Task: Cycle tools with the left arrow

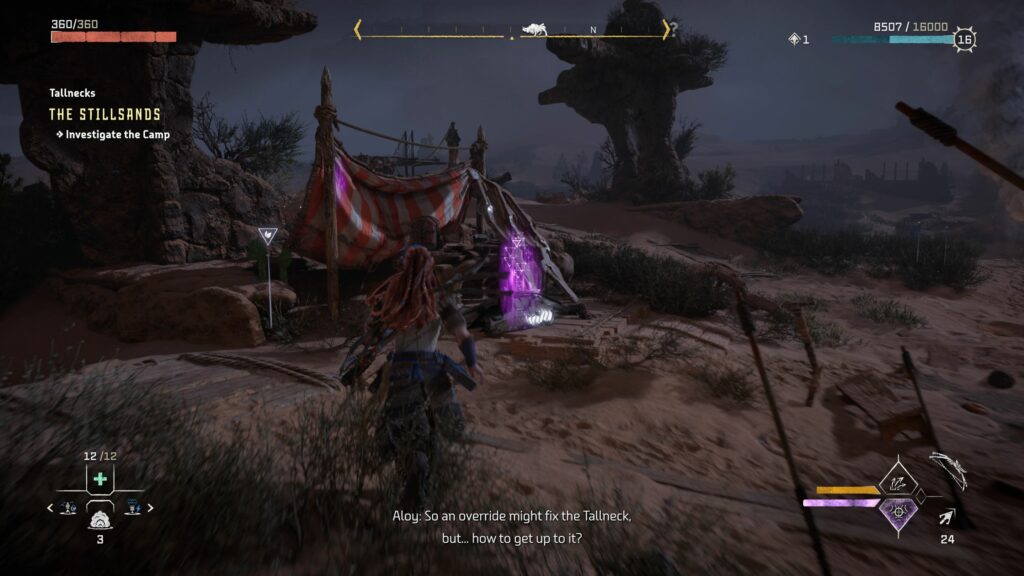Action: point(51,508)
